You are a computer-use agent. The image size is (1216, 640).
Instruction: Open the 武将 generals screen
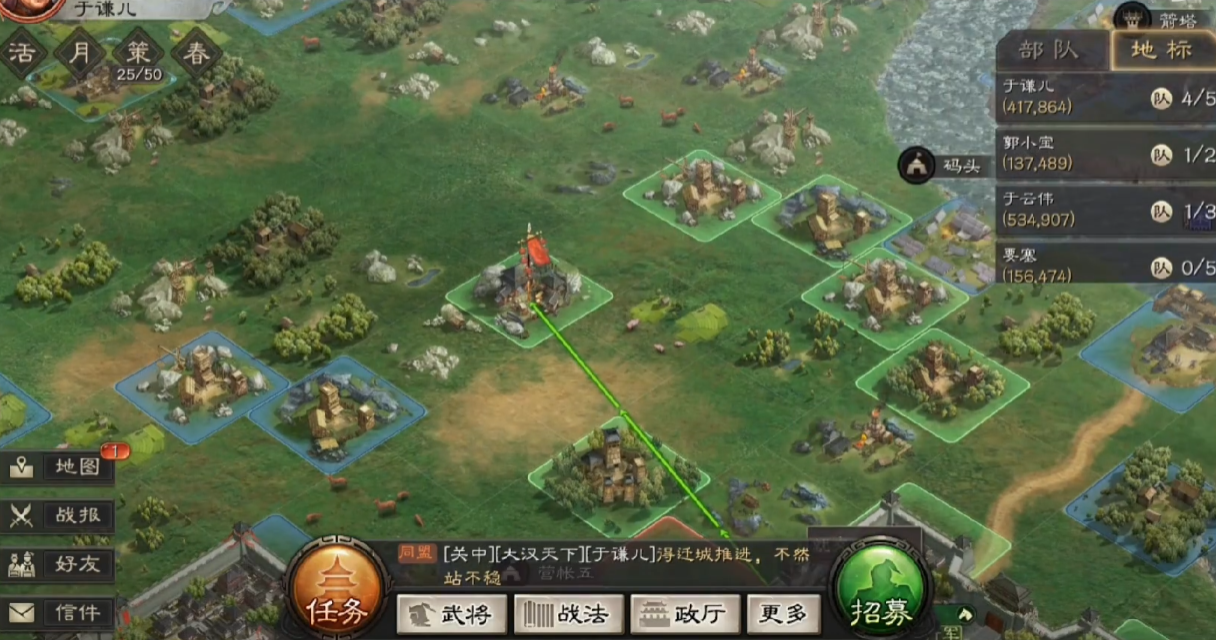(x=450, y=613)
